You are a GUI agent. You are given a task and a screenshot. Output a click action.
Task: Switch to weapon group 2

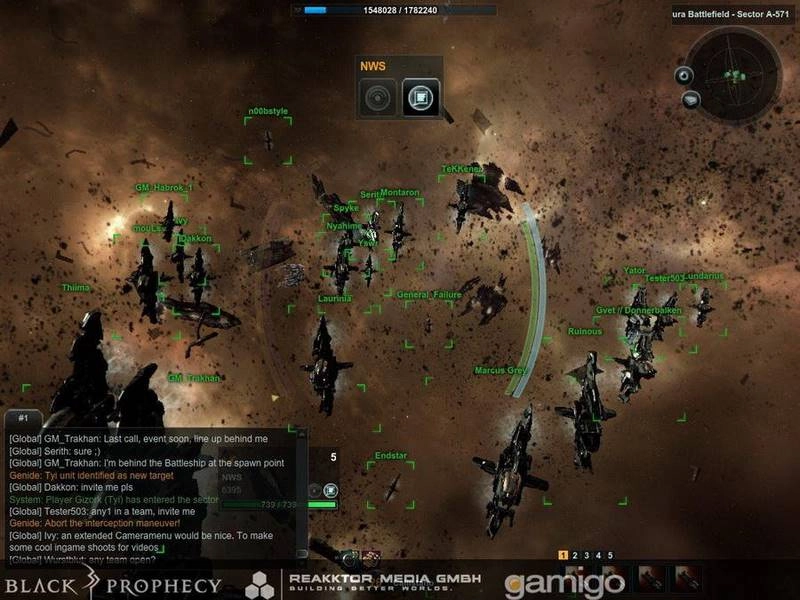coord(576,555)
